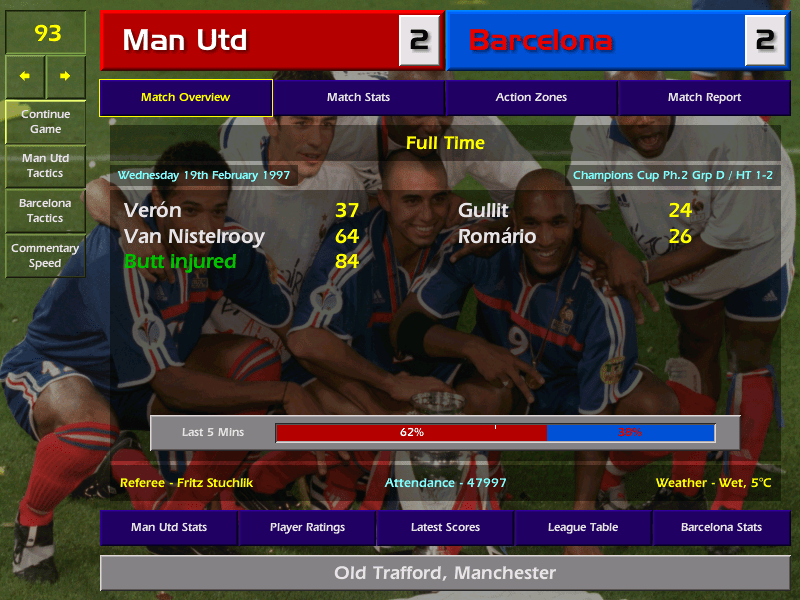Open the Match Report tab

tap(704, 97)
